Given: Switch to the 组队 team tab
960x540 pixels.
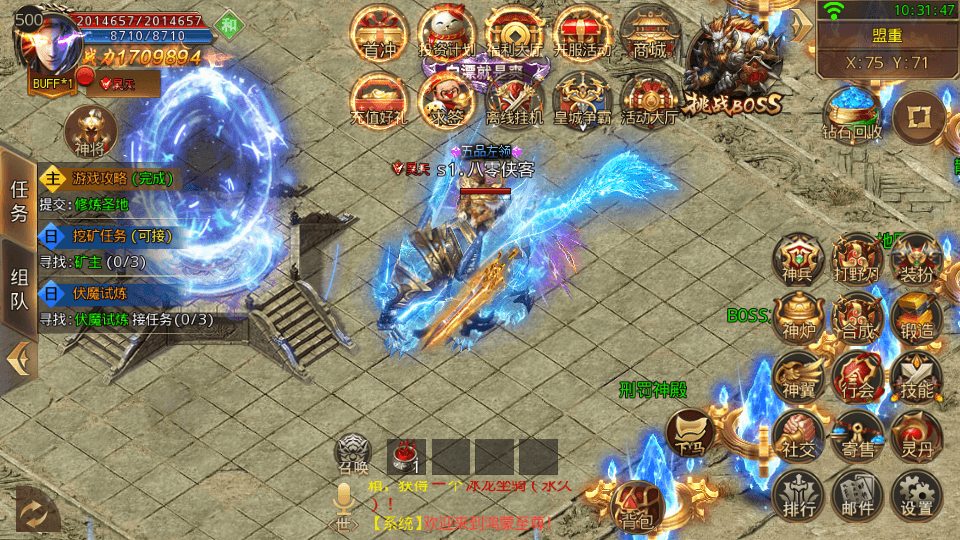Looking at the screenshot, I should click(19, 288).
